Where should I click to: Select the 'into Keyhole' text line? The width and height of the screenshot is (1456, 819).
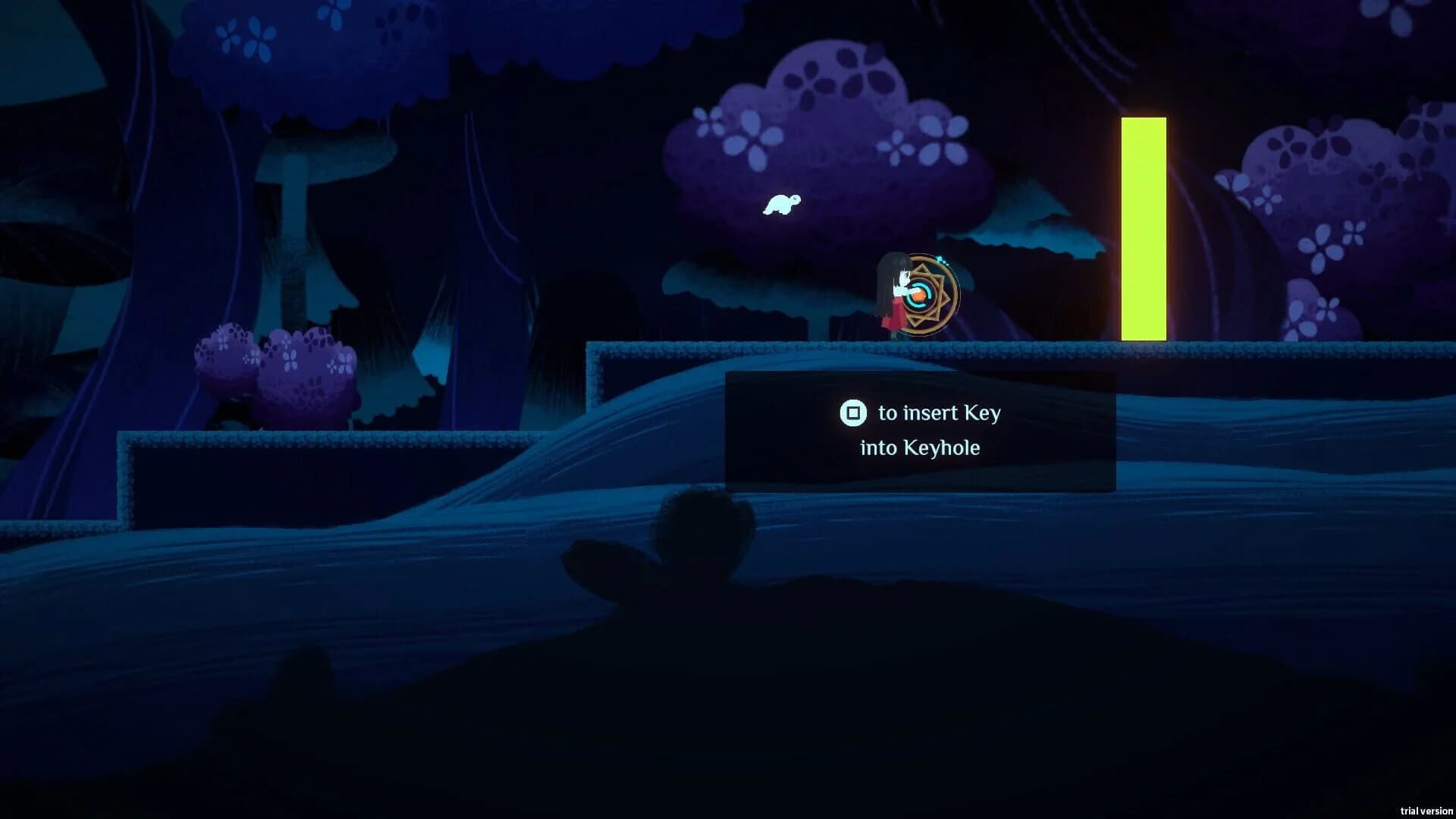coord(921,447)
